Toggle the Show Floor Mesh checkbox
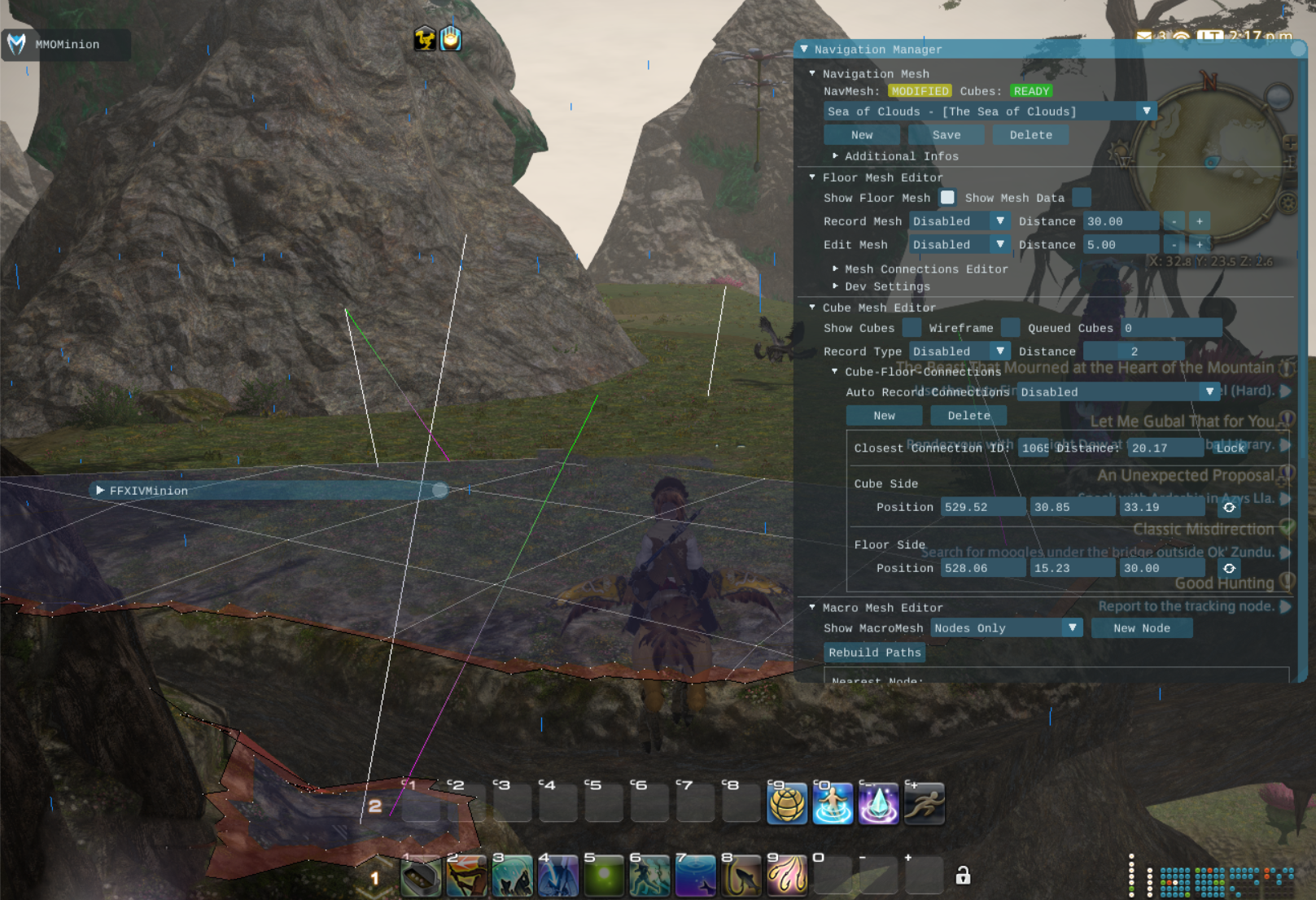 point(947,198)
